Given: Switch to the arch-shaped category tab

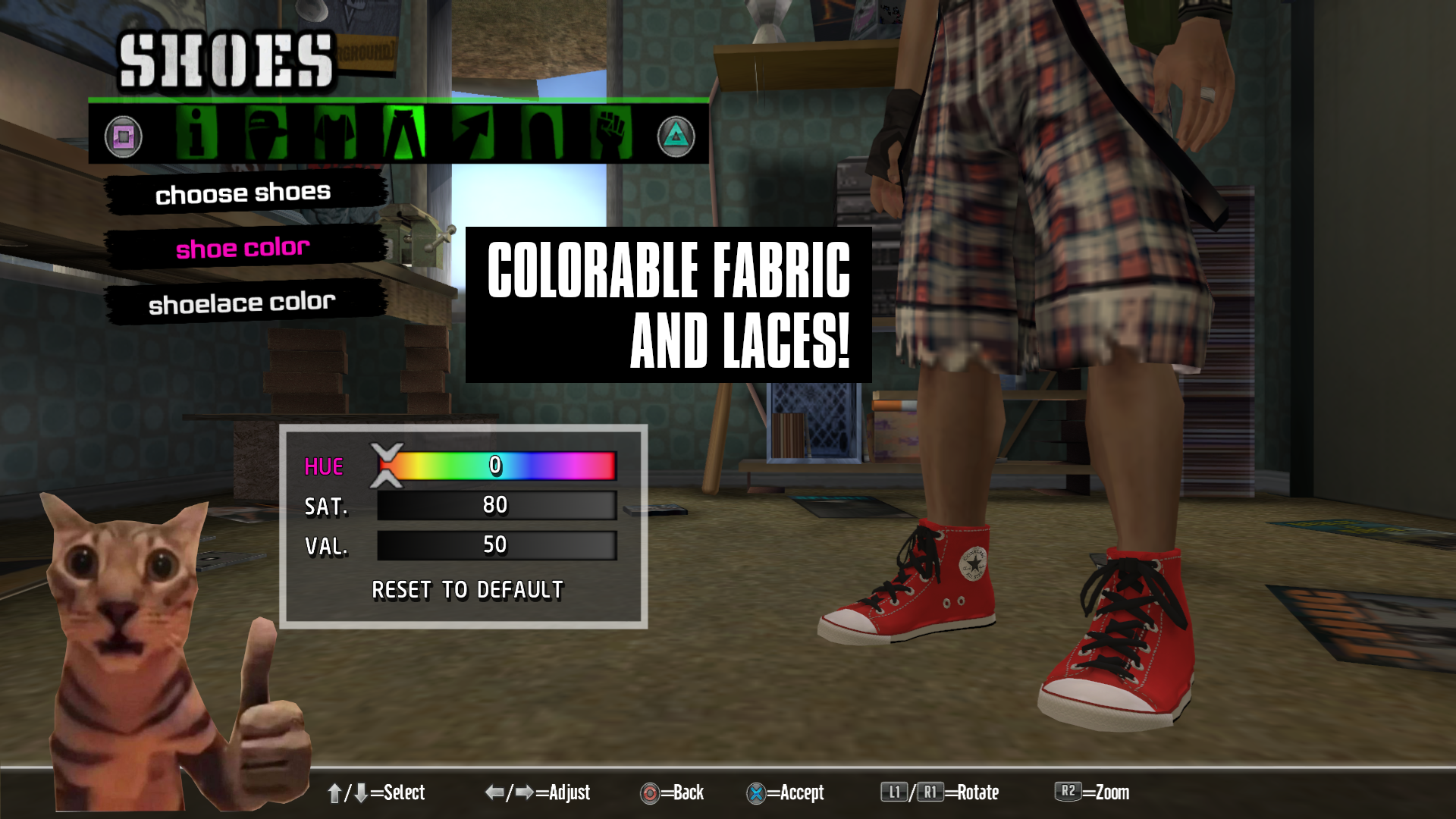Looking at the screenshot, I should (541, 134).
